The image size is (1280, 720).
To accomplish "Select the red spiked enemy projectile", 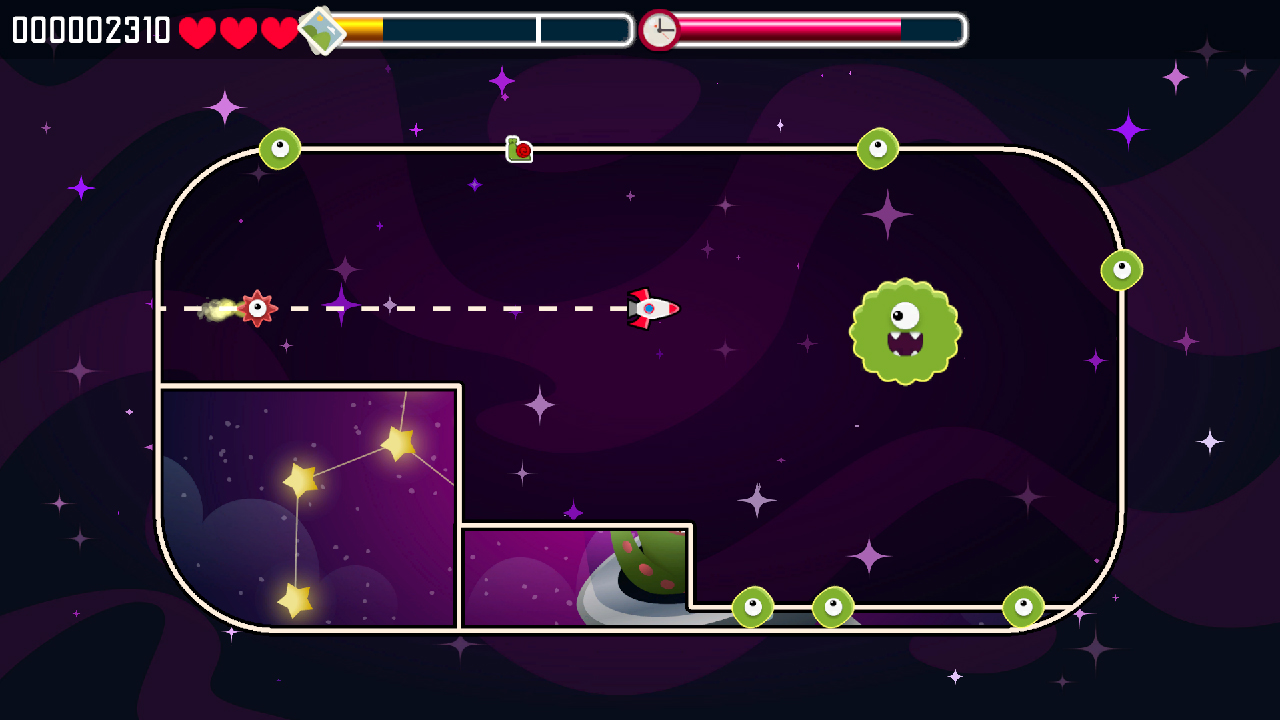I will tap(259, 308).
